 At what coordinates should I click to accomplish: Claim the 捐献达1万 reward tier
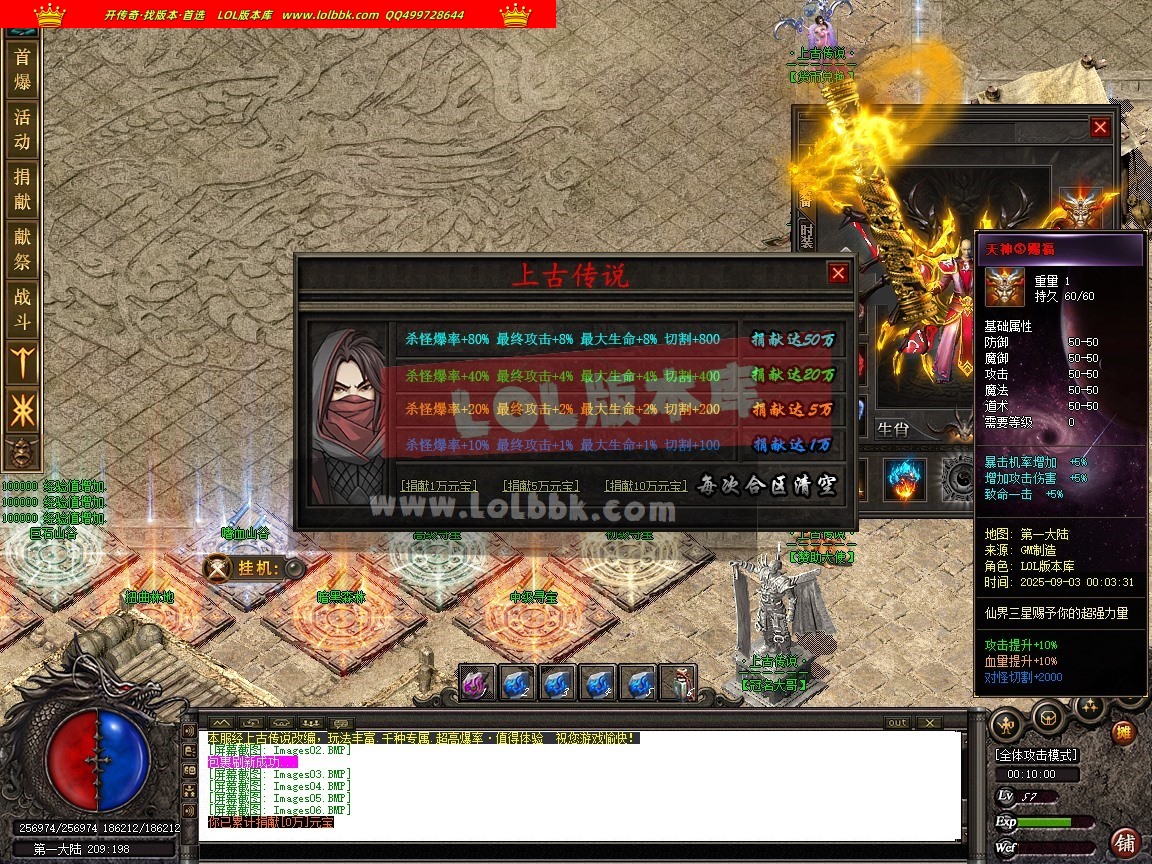(793, 445)
